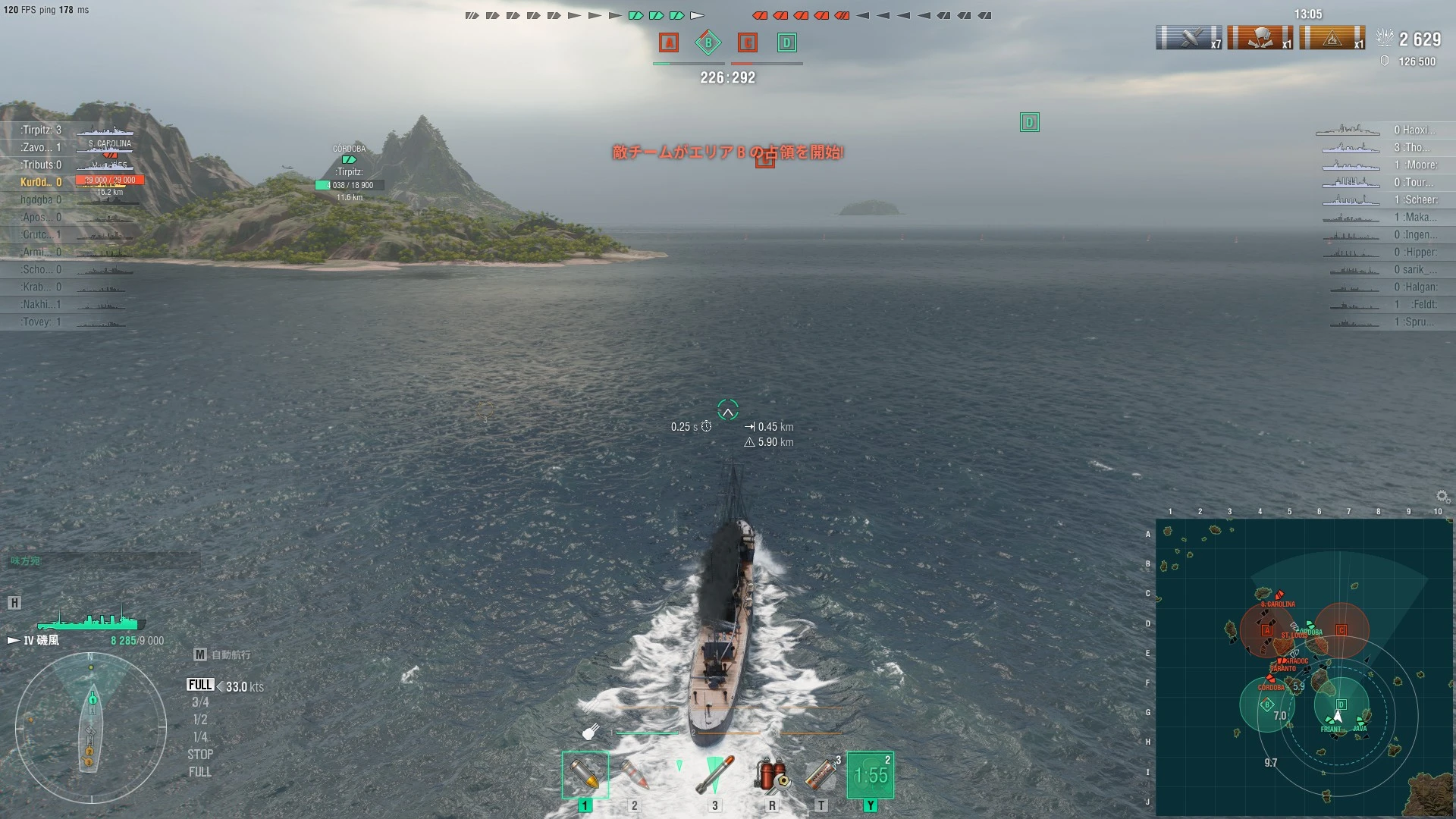Open minimap settings gear
This screenshot has height=819, width=1456.
point(1442,497)
